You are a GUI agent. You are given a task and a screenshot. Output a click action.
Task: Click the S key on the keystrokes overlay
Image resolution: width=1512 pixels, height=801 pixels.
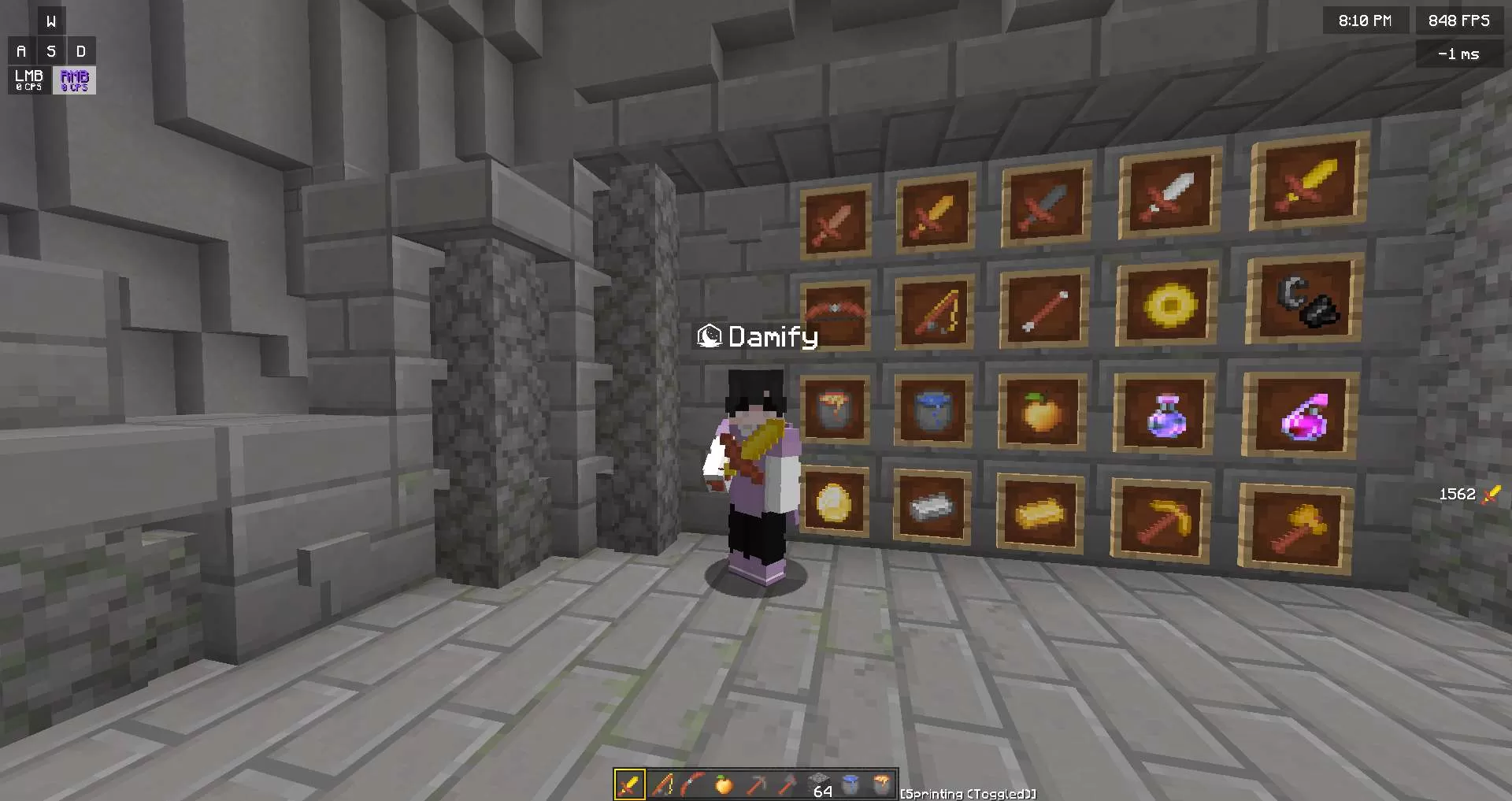coord(50,50)
